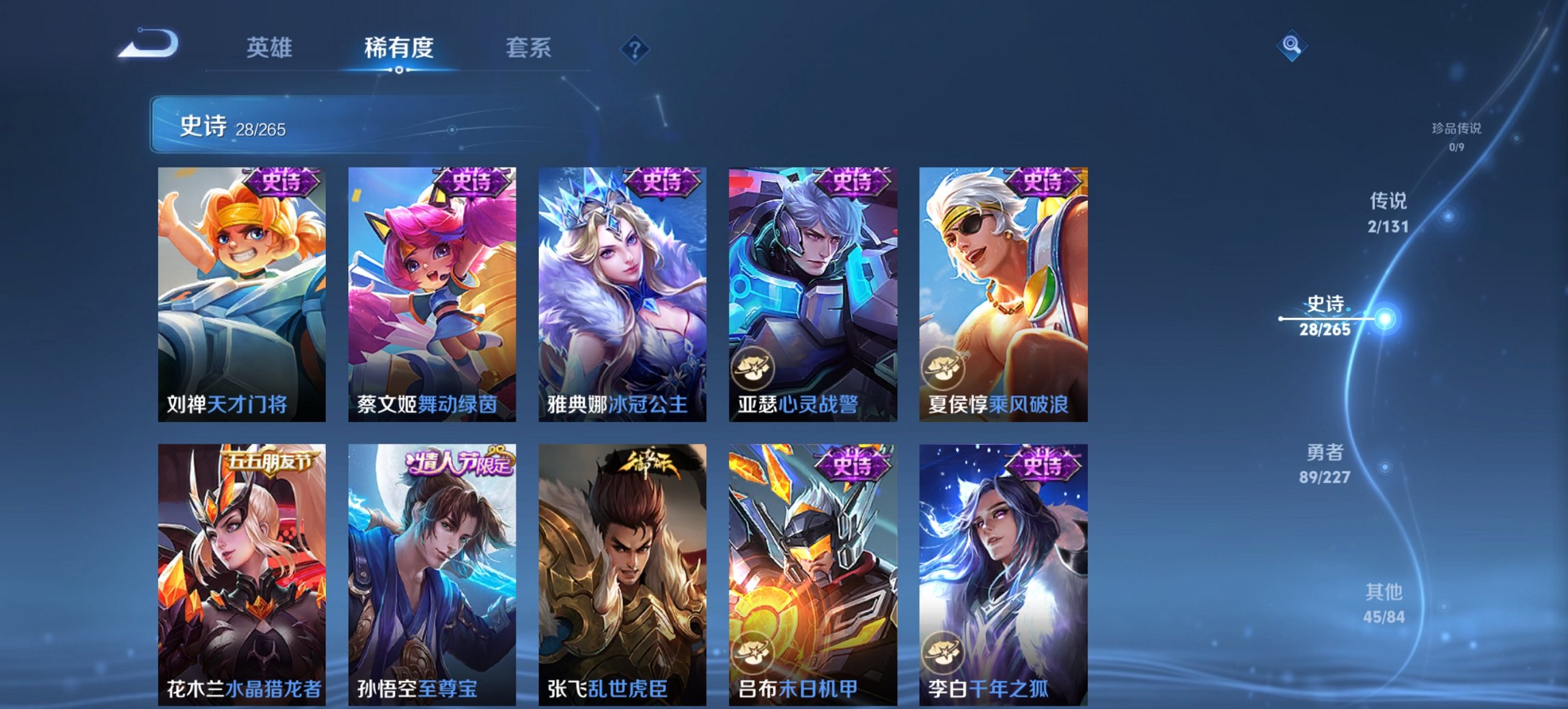Open search with the magnifier icon
The width and height of the screenshot is (1568, 709).
point(1291,46)
